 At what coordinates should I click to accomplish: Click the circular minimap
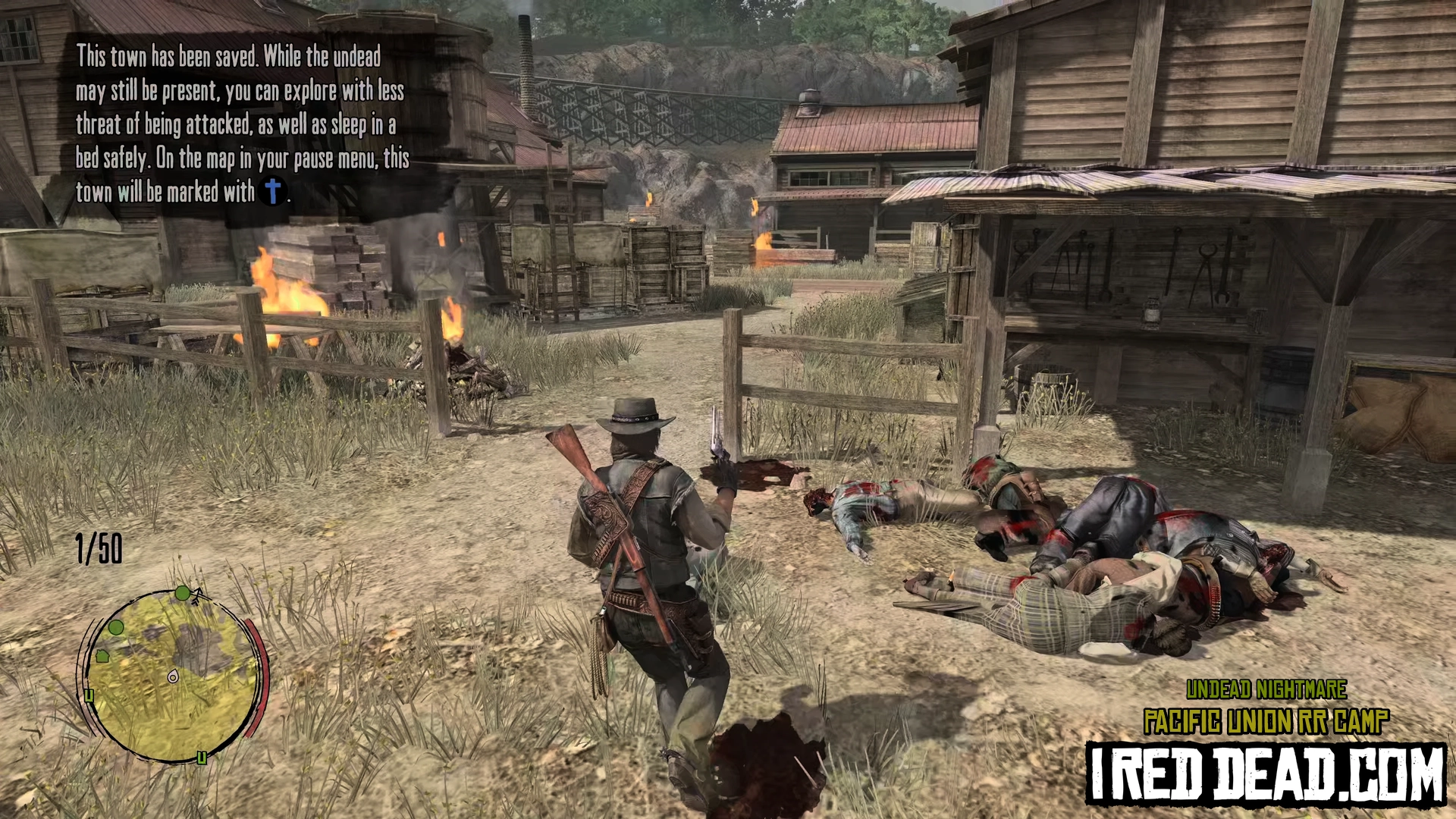tap(173, 675)
